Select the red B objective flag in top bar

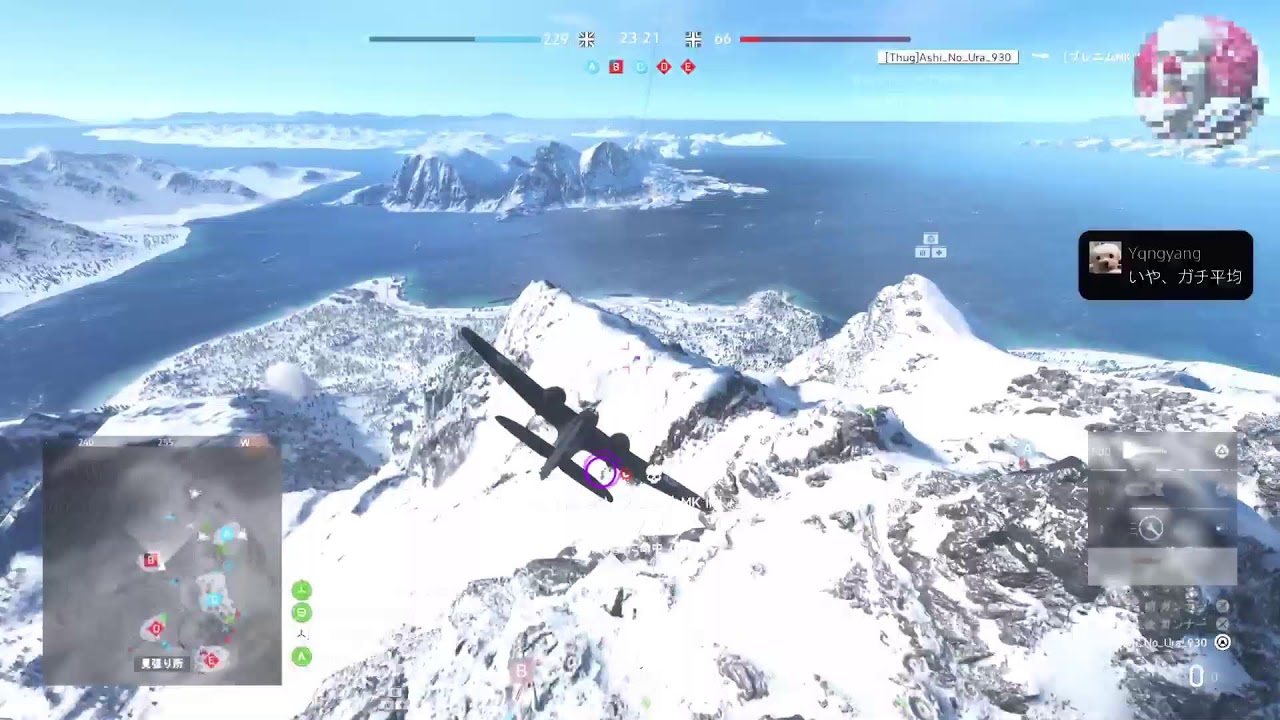point(616,67)
